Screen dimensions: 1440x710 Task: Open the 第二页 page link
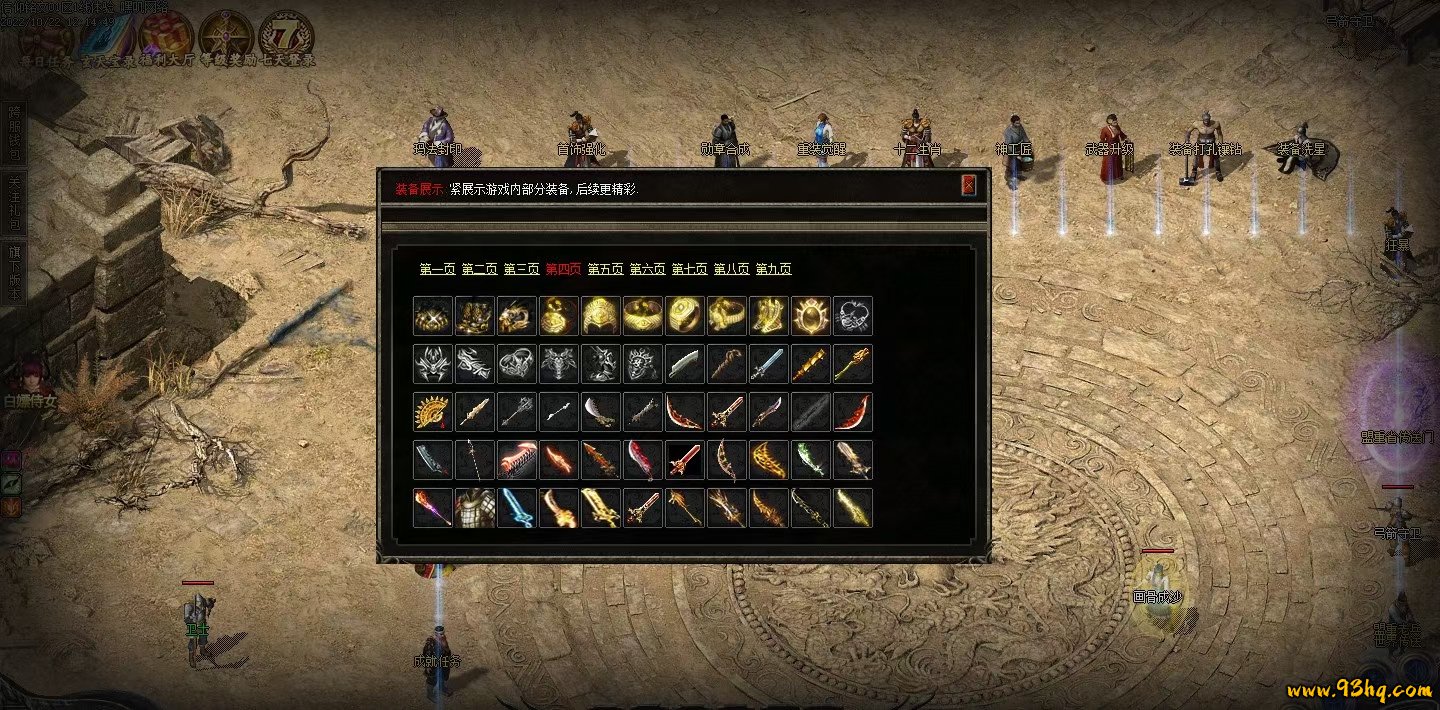pyautogui.click(x=479, y=269)
